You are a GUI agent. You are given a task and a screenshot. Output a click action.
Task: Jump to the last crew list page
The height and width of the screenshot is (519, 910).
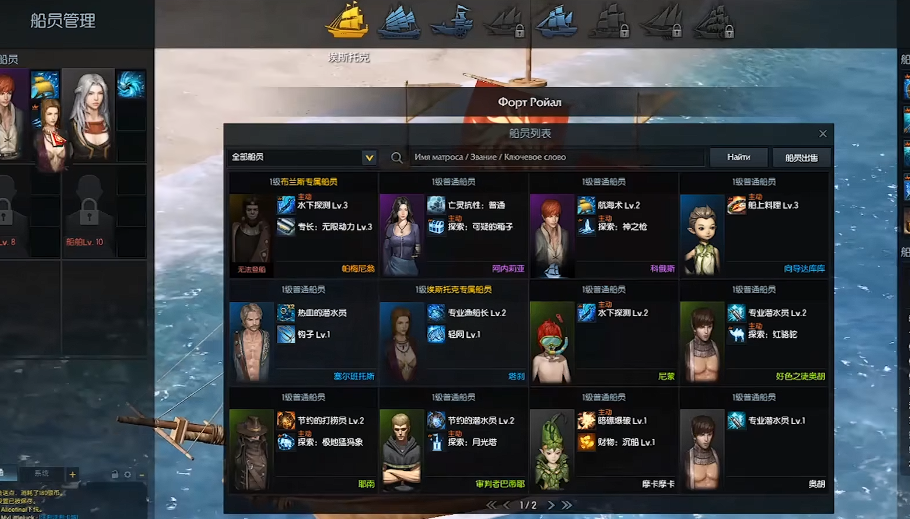click(567, 506)
